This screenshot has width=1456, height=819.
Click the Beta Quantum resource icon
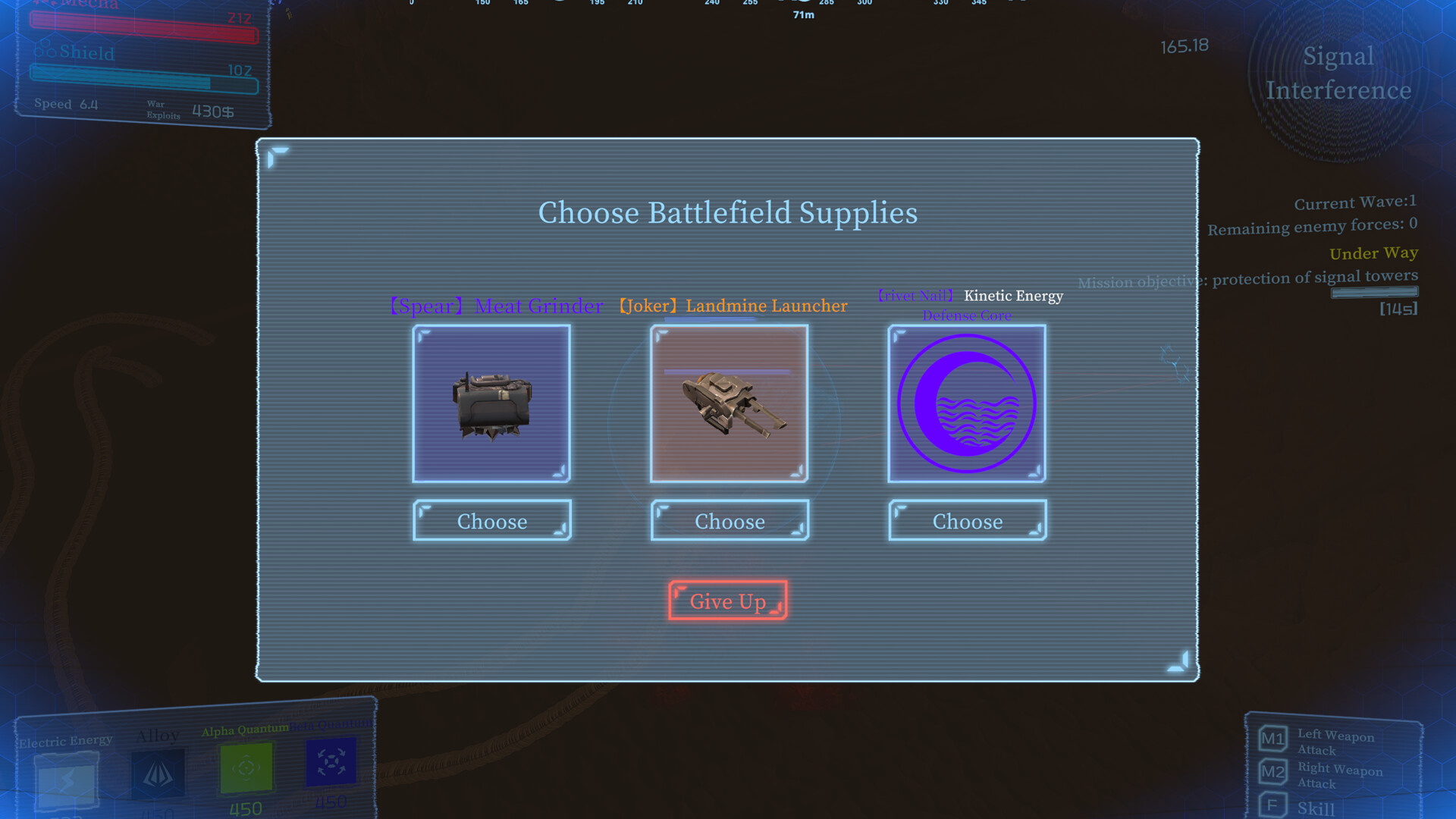[x=331, y=761]
